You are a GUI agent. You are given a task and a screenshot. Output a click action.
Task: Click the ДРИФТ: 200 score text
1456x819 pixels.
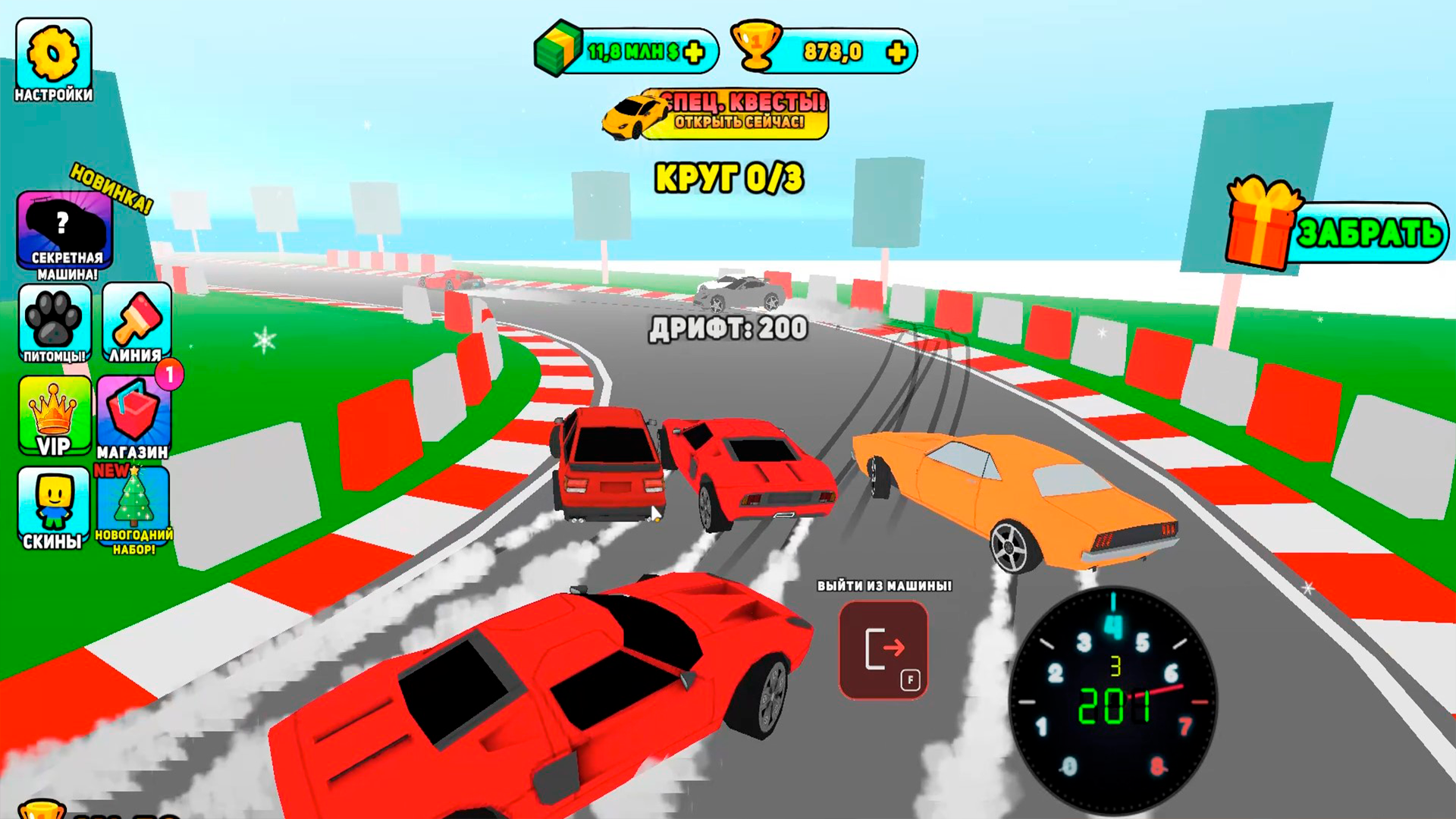point(729,329)
